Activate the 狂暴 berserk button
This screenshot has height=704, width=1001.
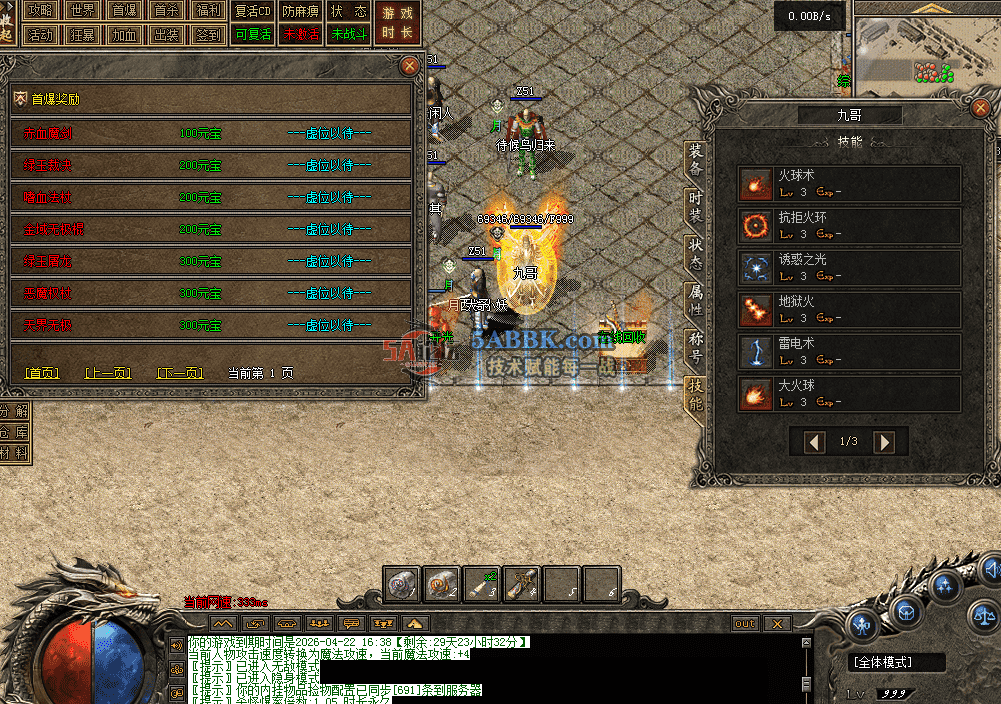83,34
